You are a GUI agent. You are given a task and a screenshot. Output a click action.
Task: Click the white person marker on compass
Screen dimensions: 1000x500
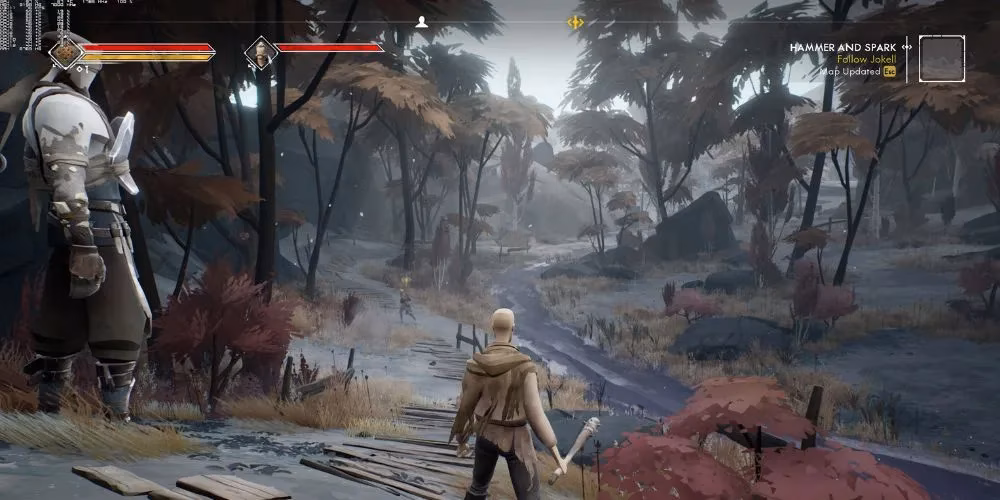click(x=422, y=21)
